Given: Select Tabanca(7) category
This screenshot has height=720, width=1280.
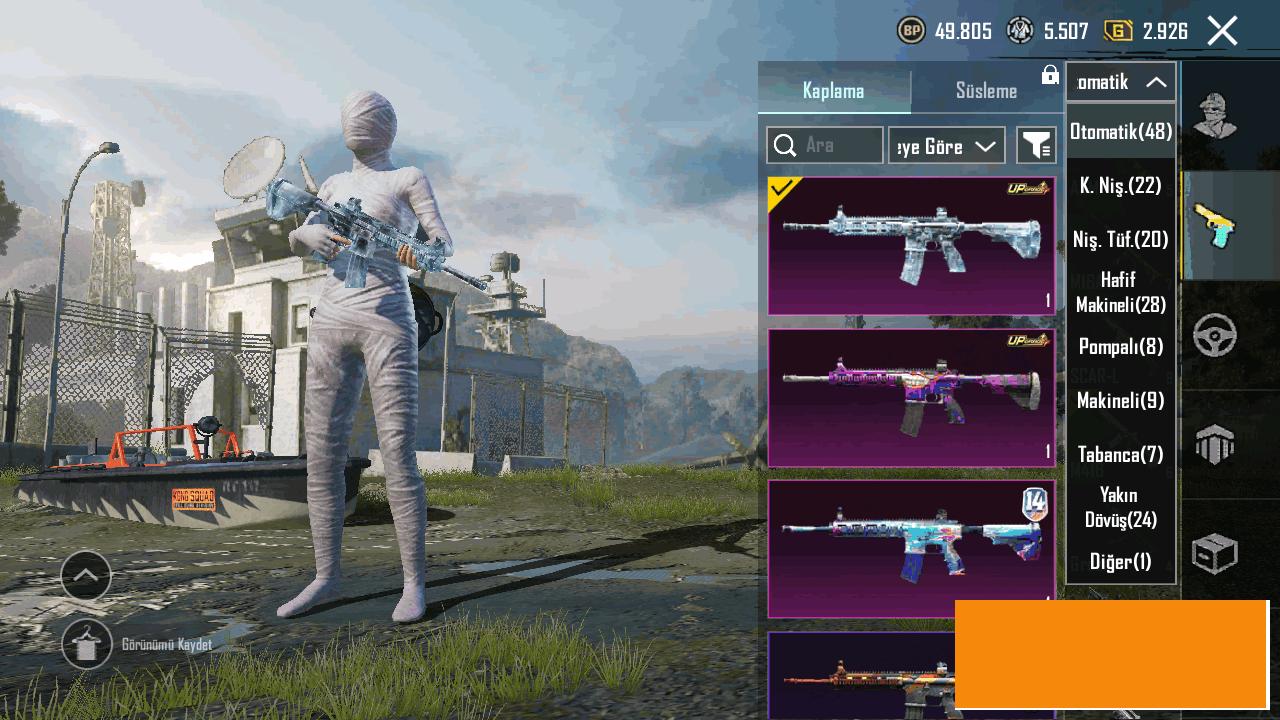Looking at the screenshot, I should coord(1121,455).
